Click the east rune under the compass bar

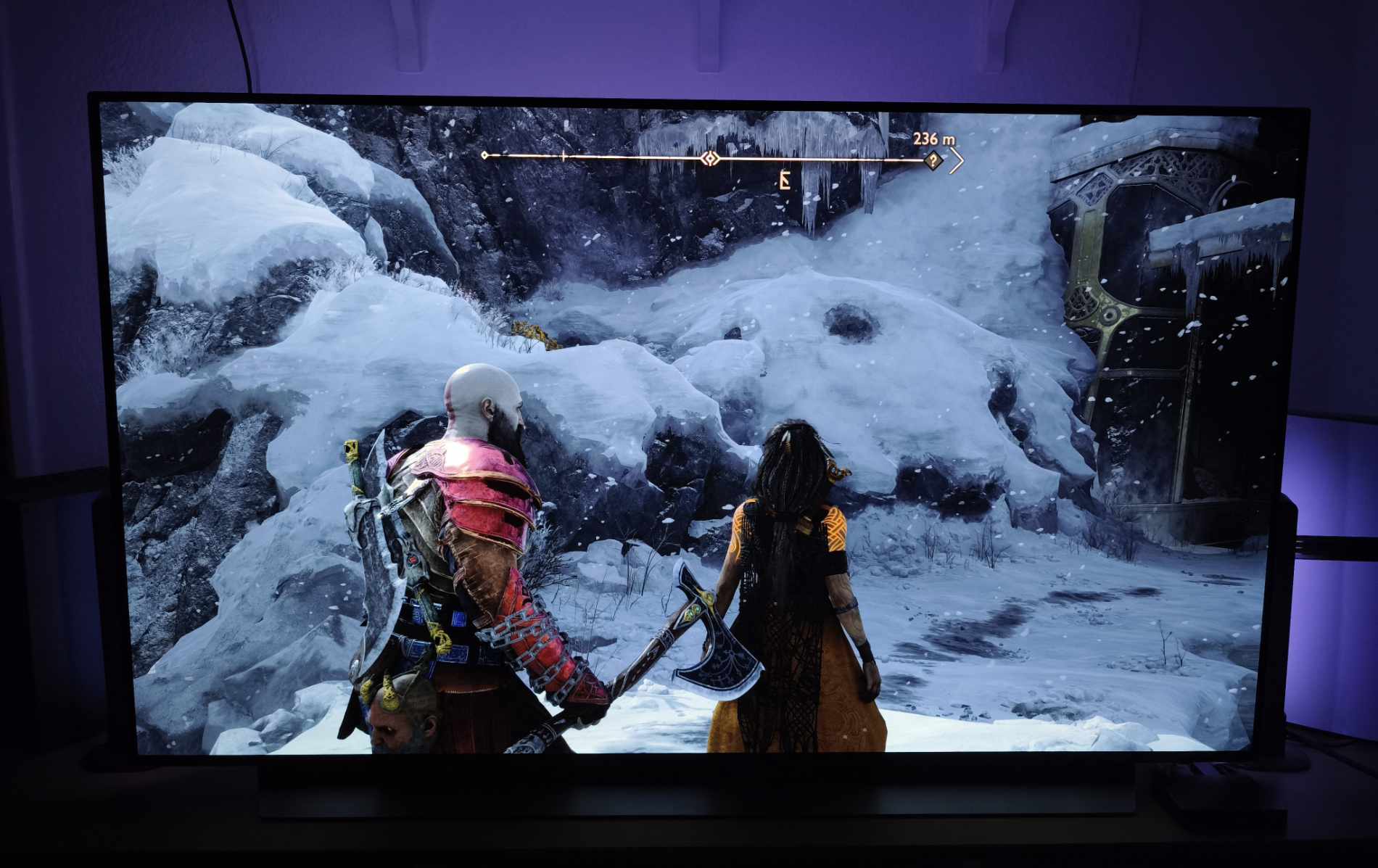tap(783, 180)
